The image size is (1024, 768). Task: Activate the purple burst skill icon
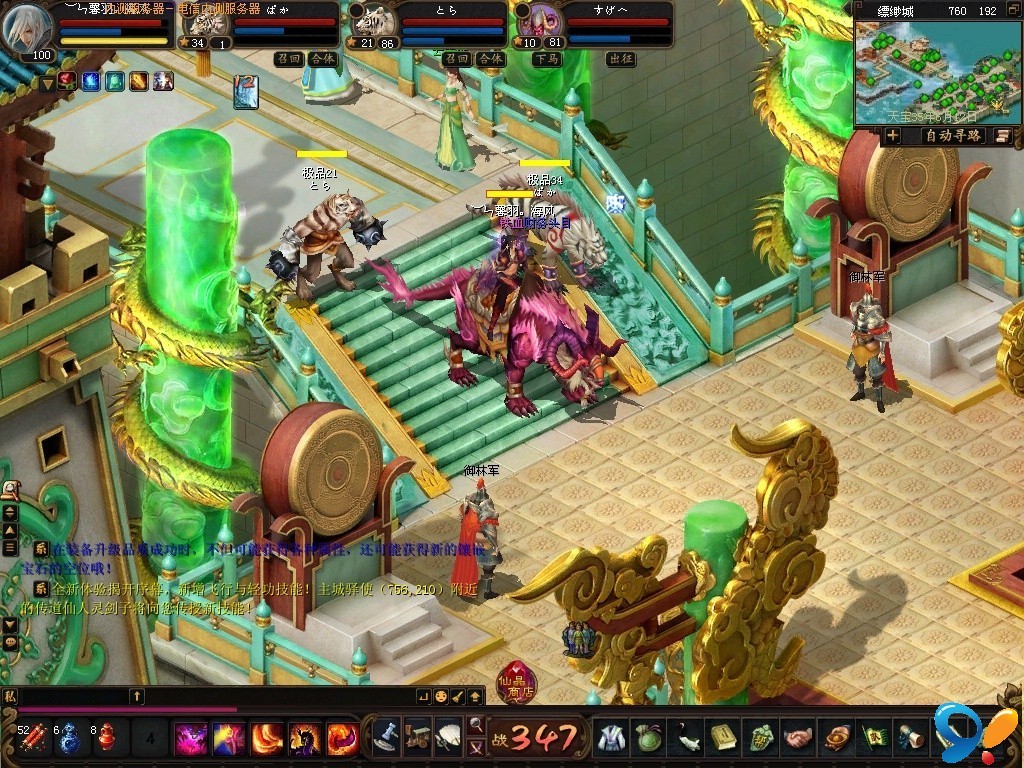point(190,739)
